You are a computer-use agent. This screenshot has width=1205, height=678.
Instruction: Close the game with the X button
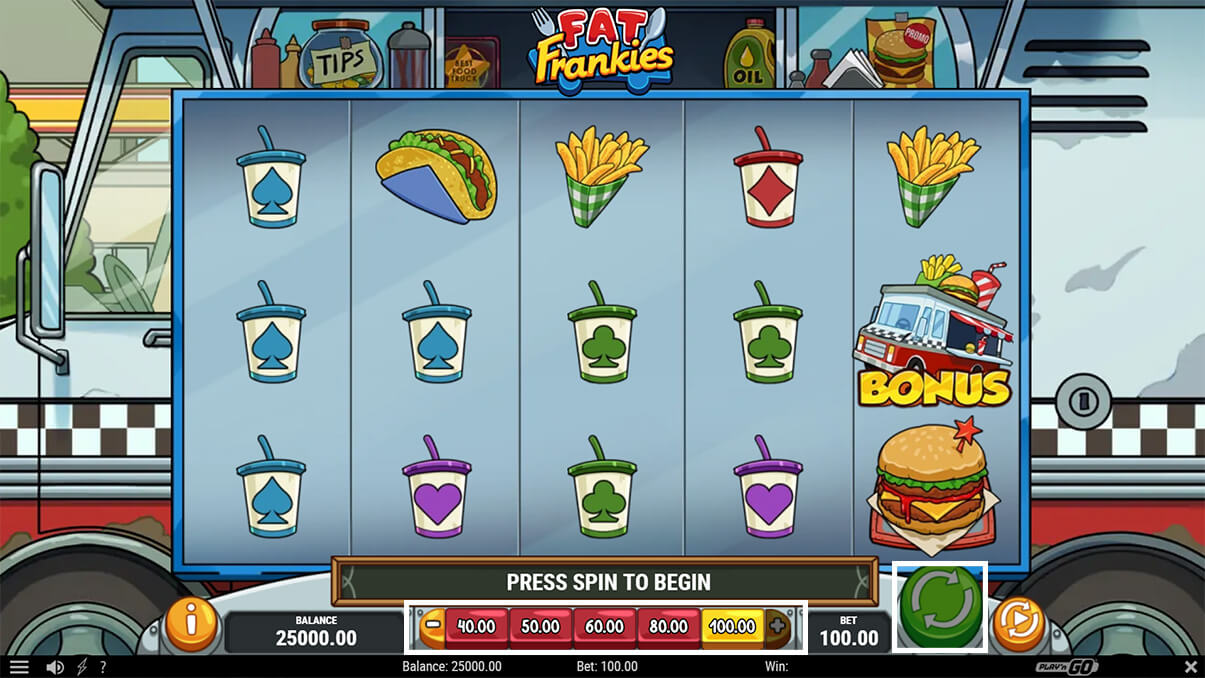[1190, 667]
